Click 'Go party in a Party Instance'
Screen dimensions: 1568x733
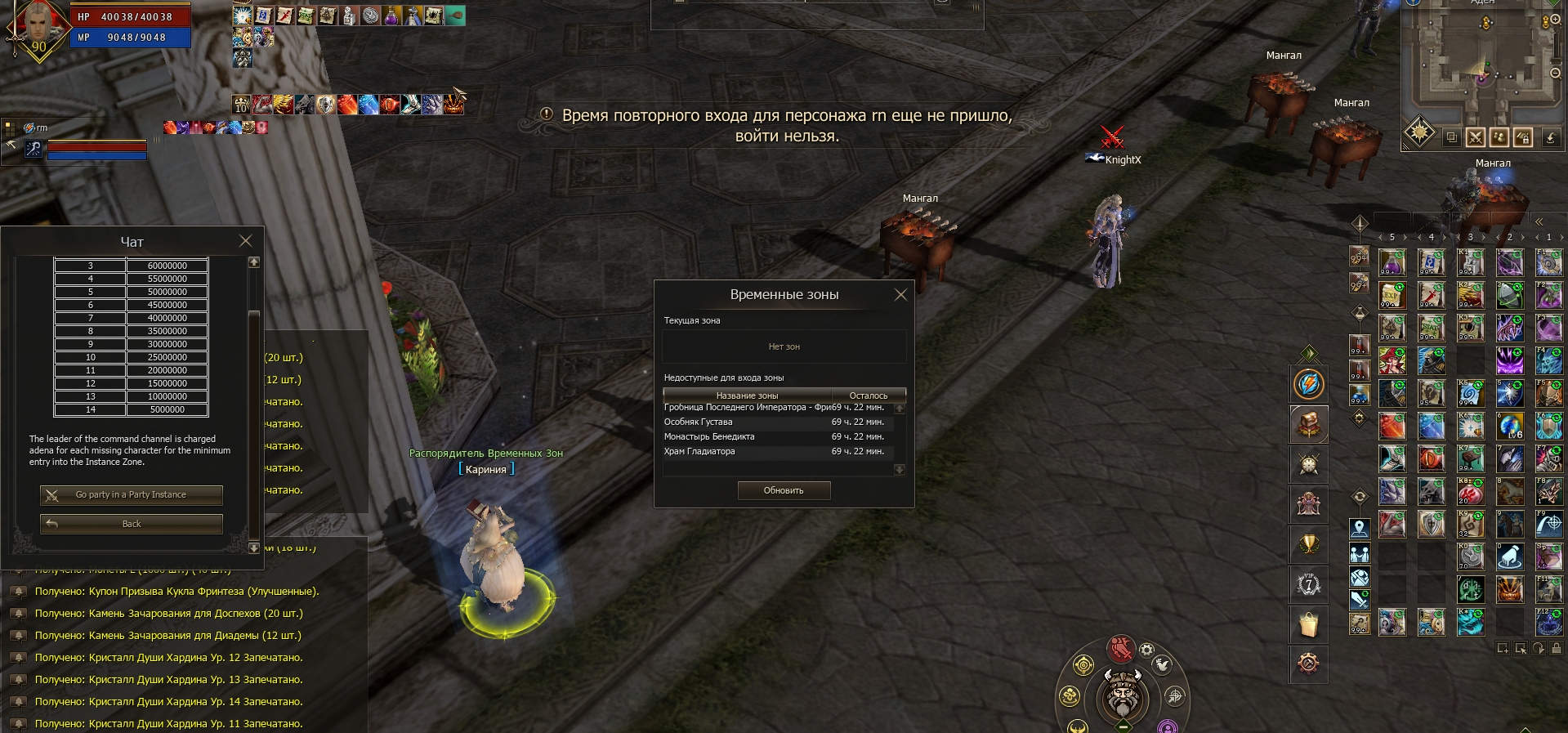tap(131, 495)
